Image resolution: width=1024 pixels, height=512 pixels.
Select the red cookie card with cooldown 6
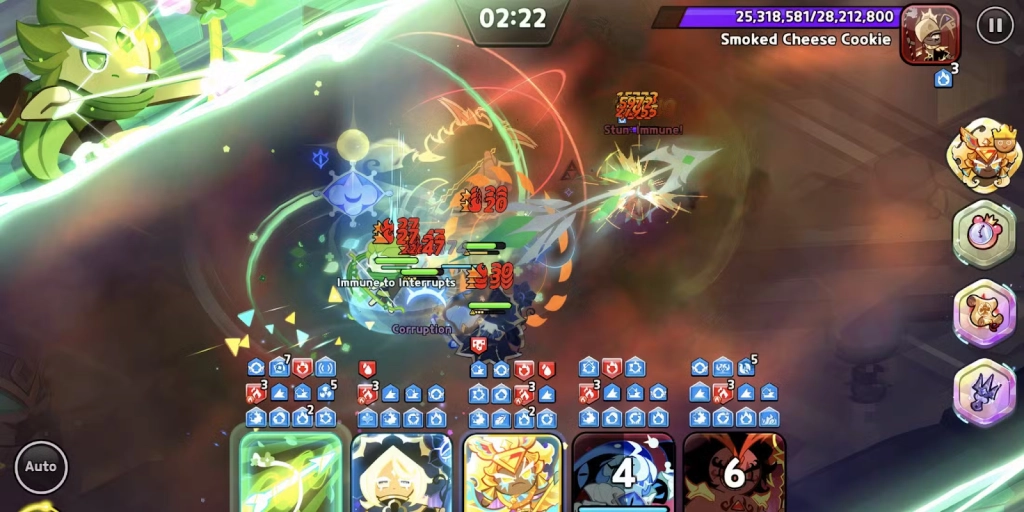coord(734,472)
